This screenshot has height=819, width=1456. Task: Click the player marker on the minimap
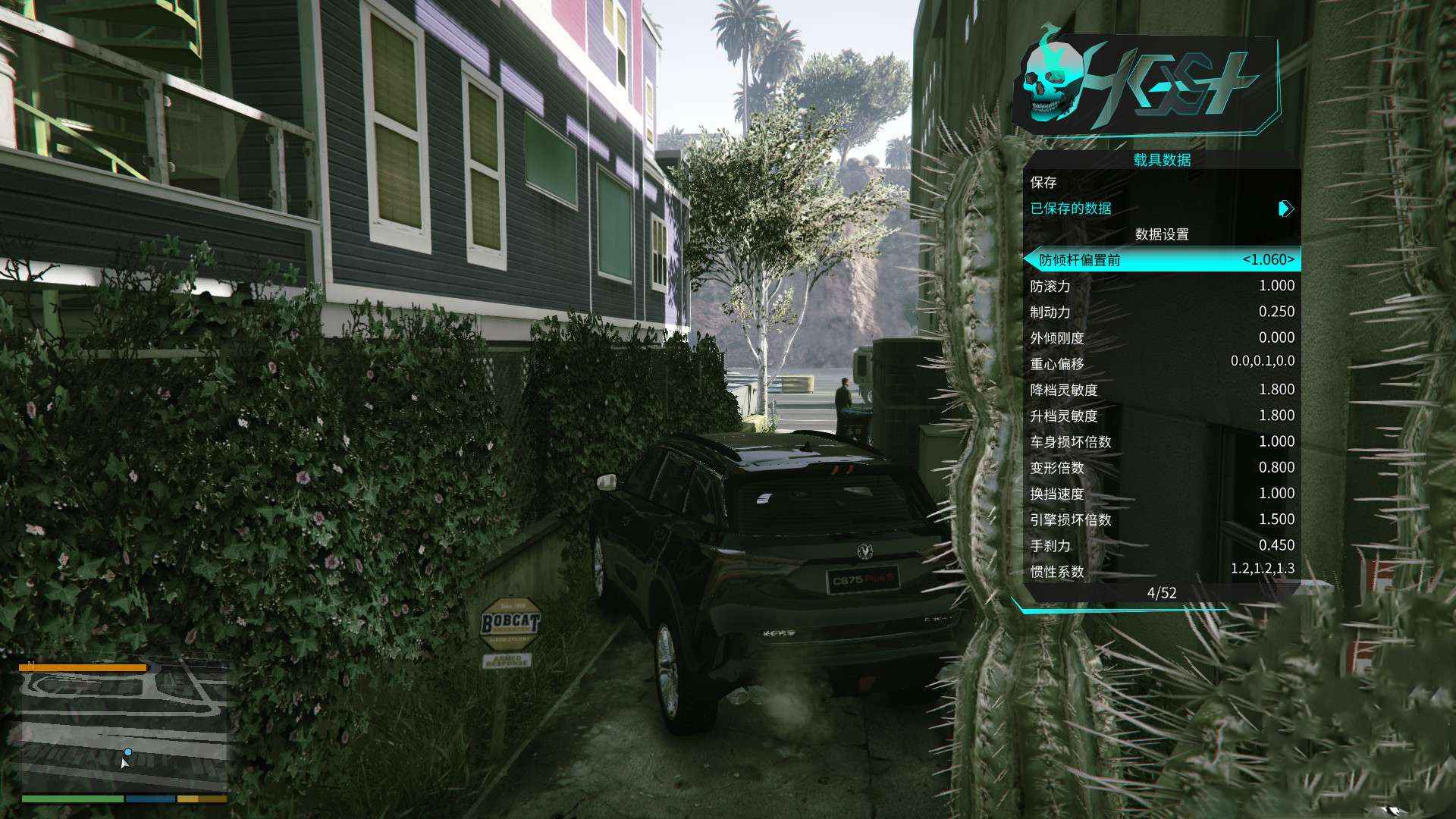pos(127,753)
